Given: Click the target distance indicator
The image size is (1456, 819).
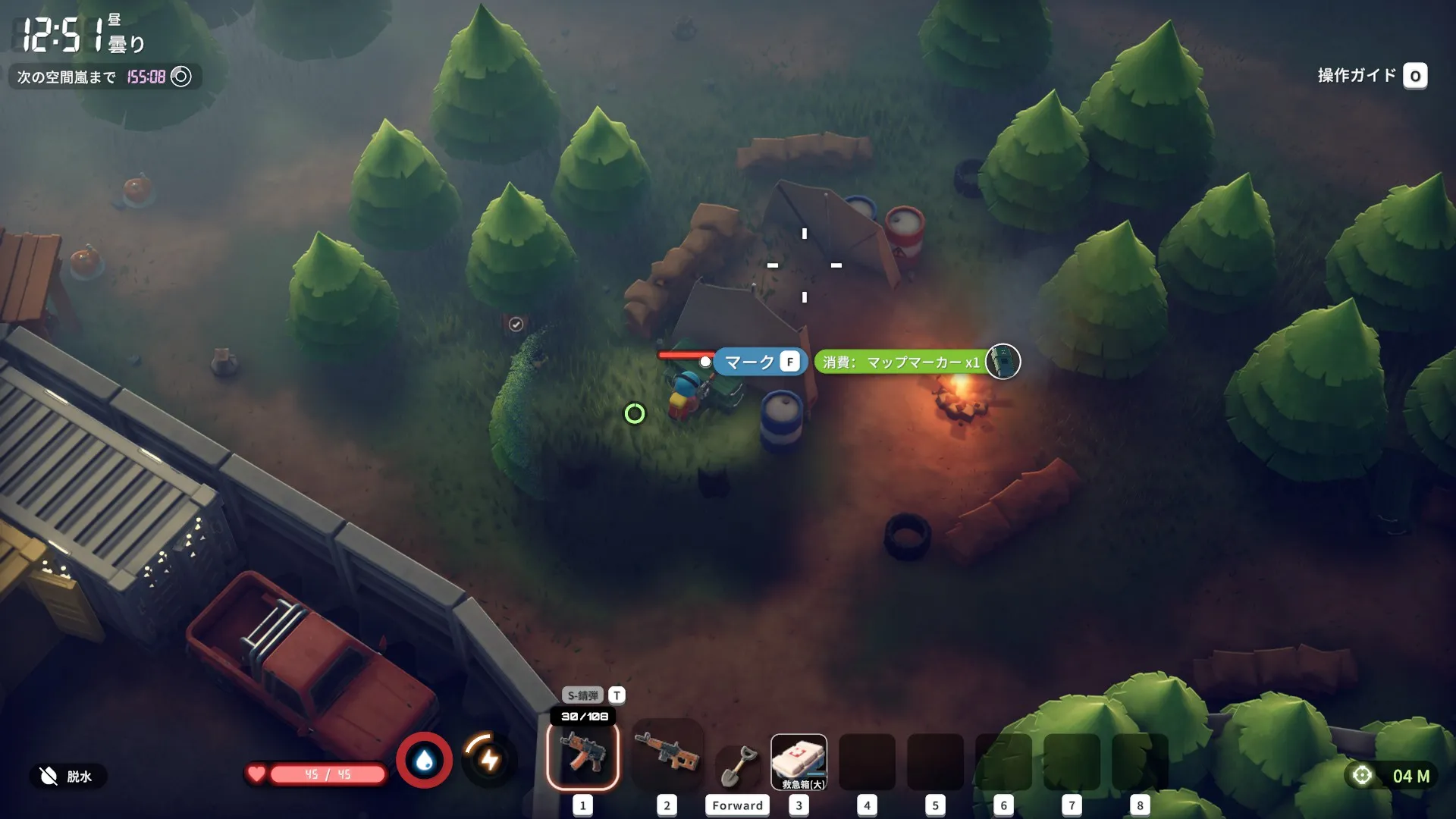Looking at the screenshot, I should tap(1394, 776).
